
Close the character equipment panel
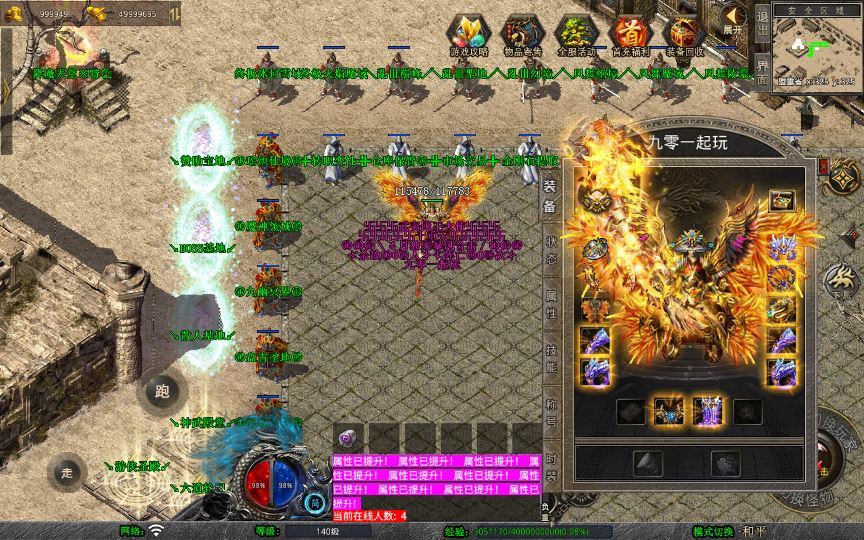tap(823, 166)
